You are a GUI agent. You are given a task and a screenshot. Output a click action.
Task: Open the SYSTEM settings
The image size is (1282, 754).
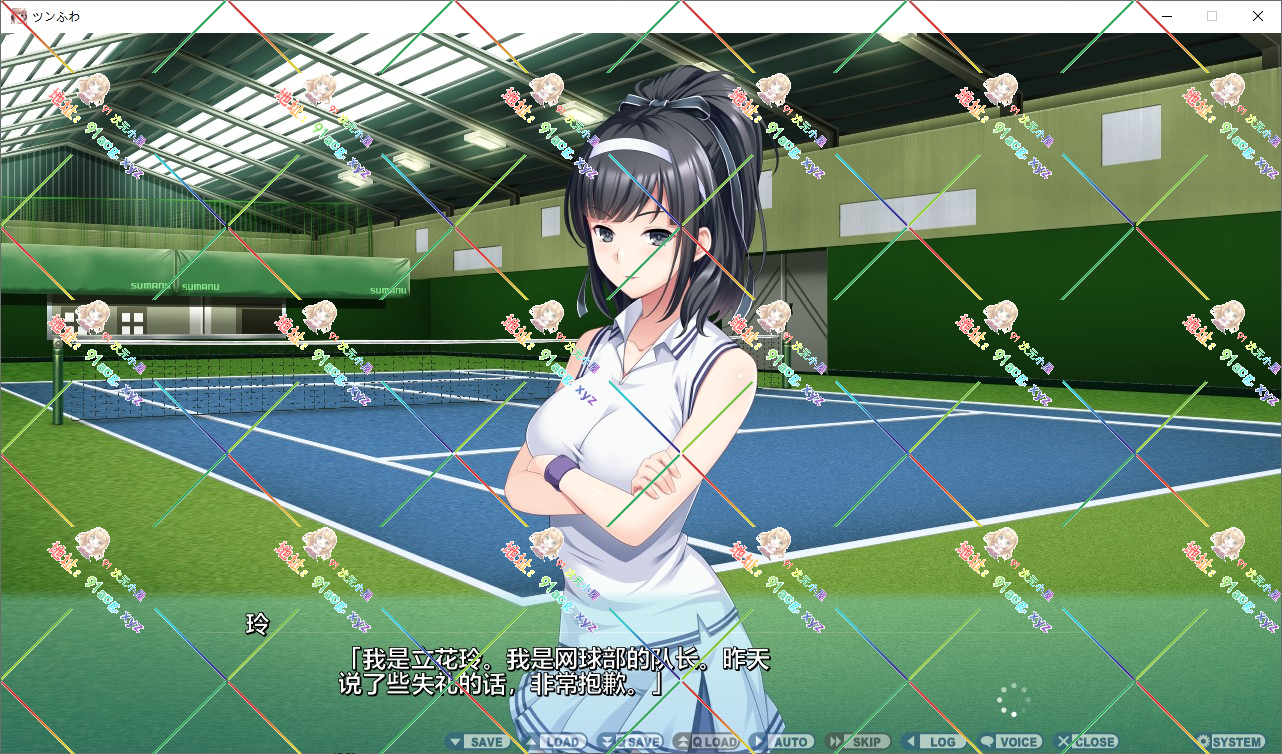[x=1230, y=742]
